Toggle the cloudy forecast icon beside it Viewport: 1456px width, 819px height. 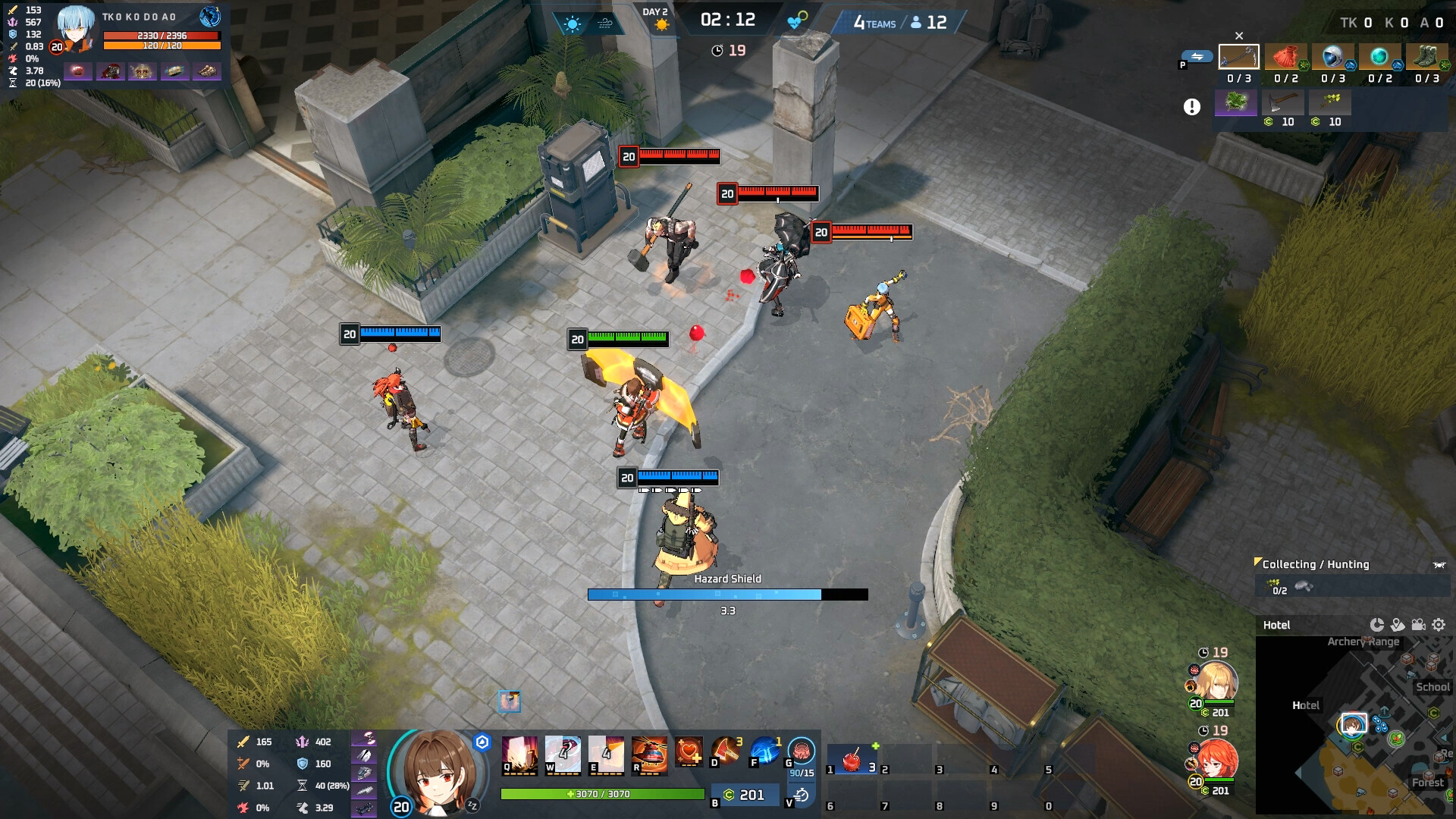point(607,22)
